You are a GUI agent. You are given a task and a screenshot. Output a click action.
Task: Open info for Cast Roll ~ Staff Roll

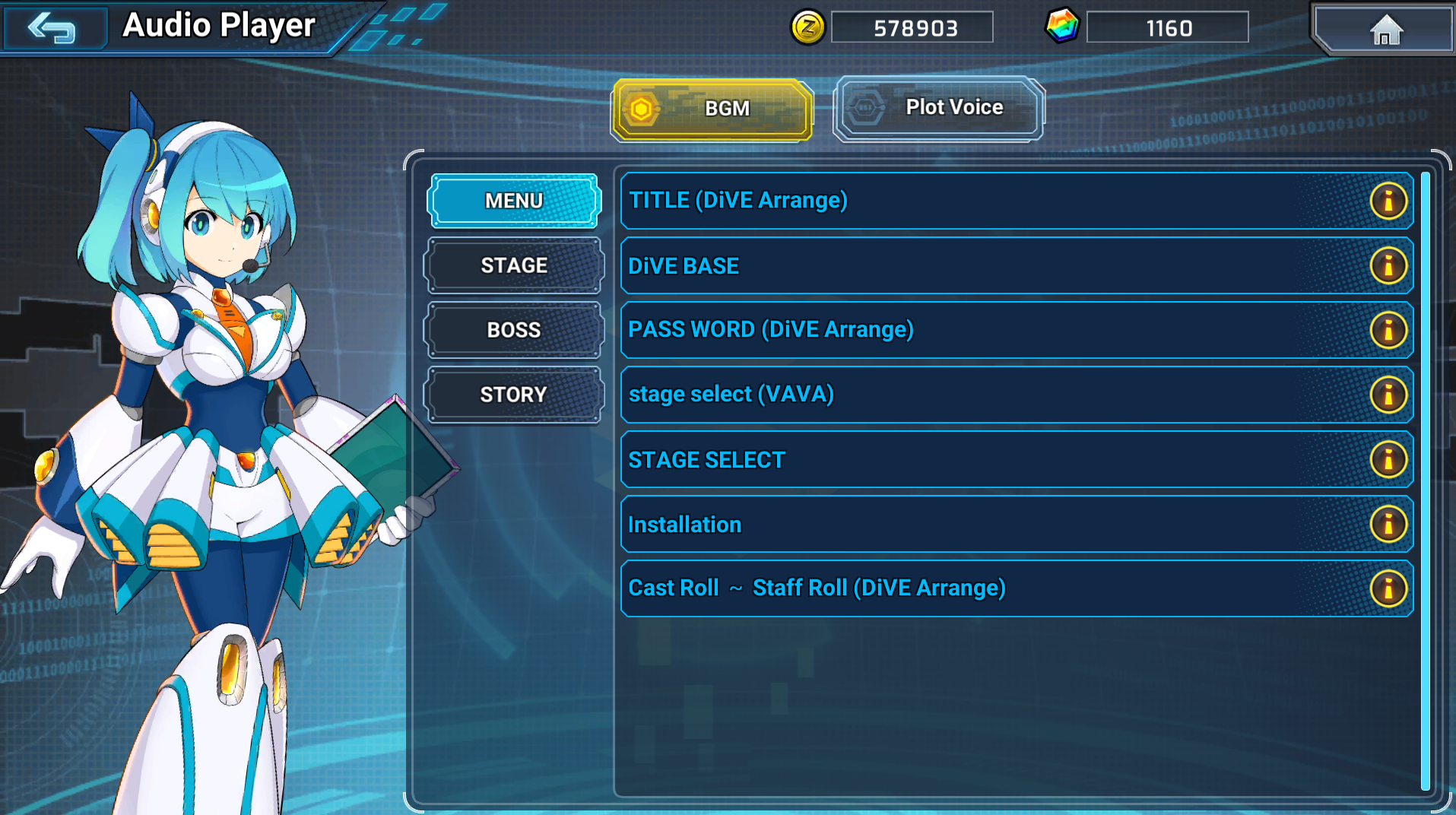click(x=1388, y=588)
